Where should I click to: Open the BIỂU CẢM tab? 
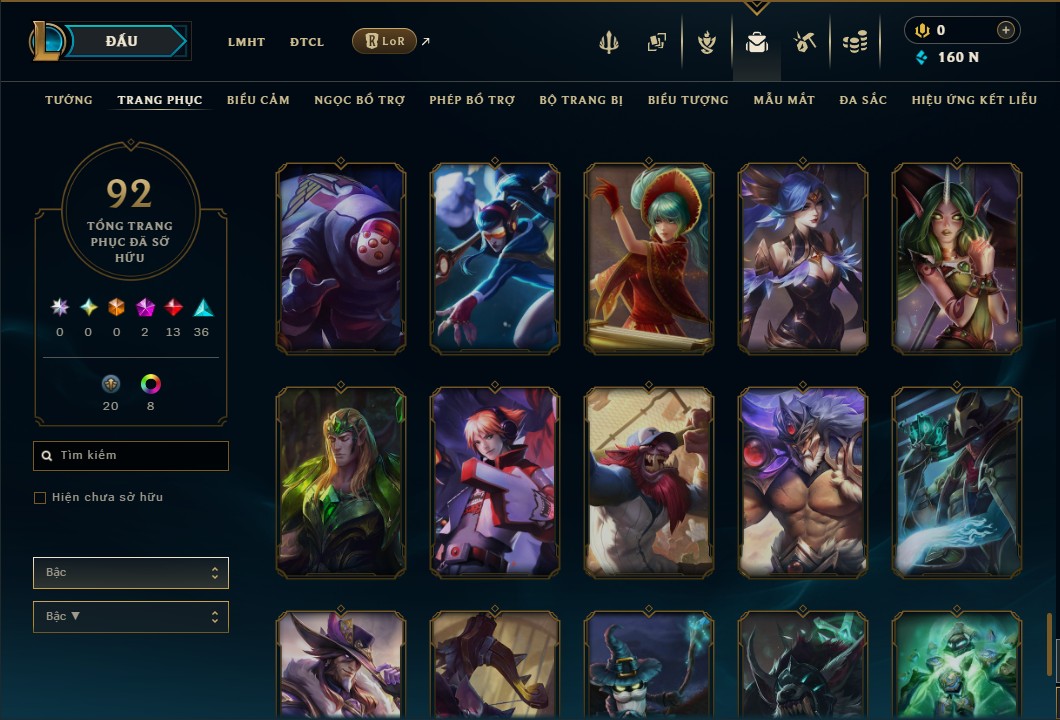coord(258,100)
